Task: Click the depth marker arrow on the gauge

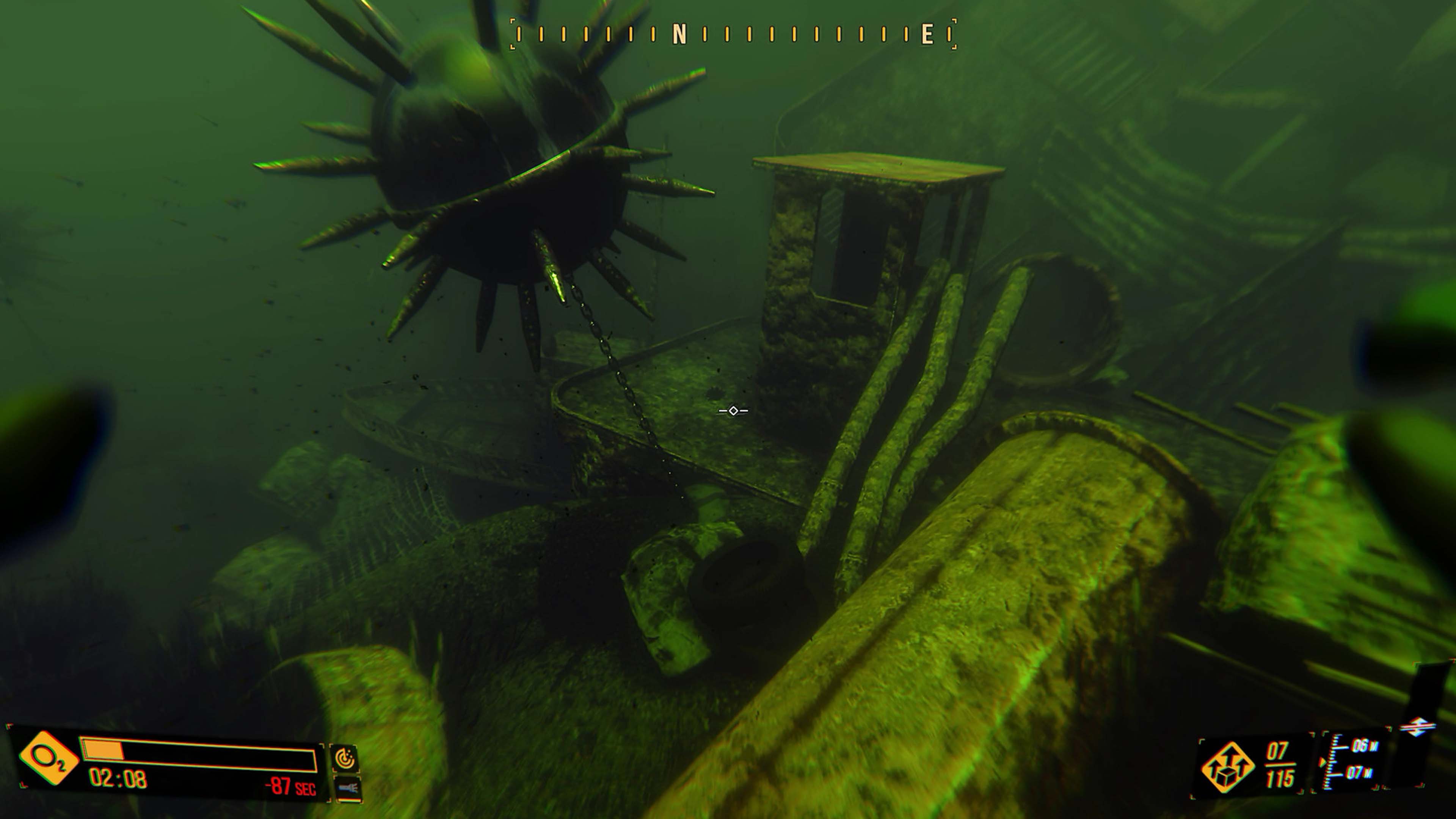Action: (x=1323, y=762)
